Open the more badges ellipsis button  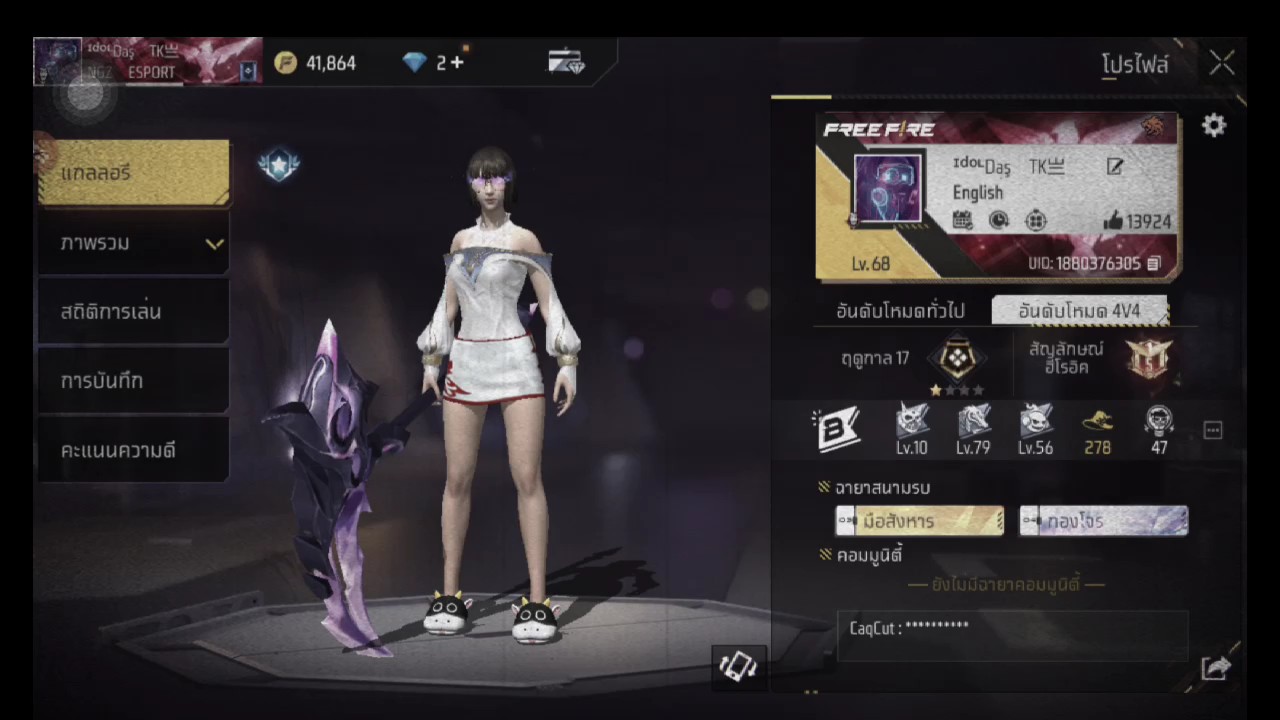pos(1213,431)
